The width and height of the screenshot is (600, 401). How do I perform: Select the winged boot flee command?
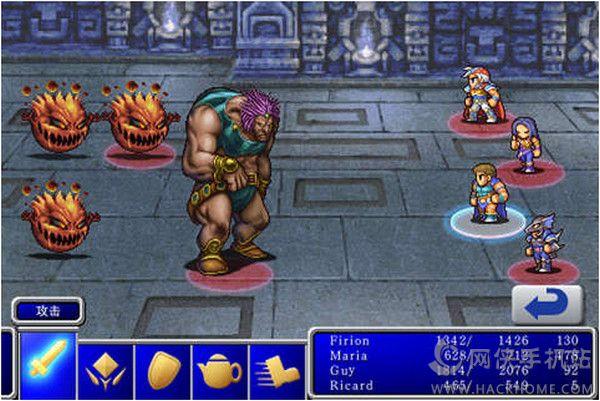[274, 369]
